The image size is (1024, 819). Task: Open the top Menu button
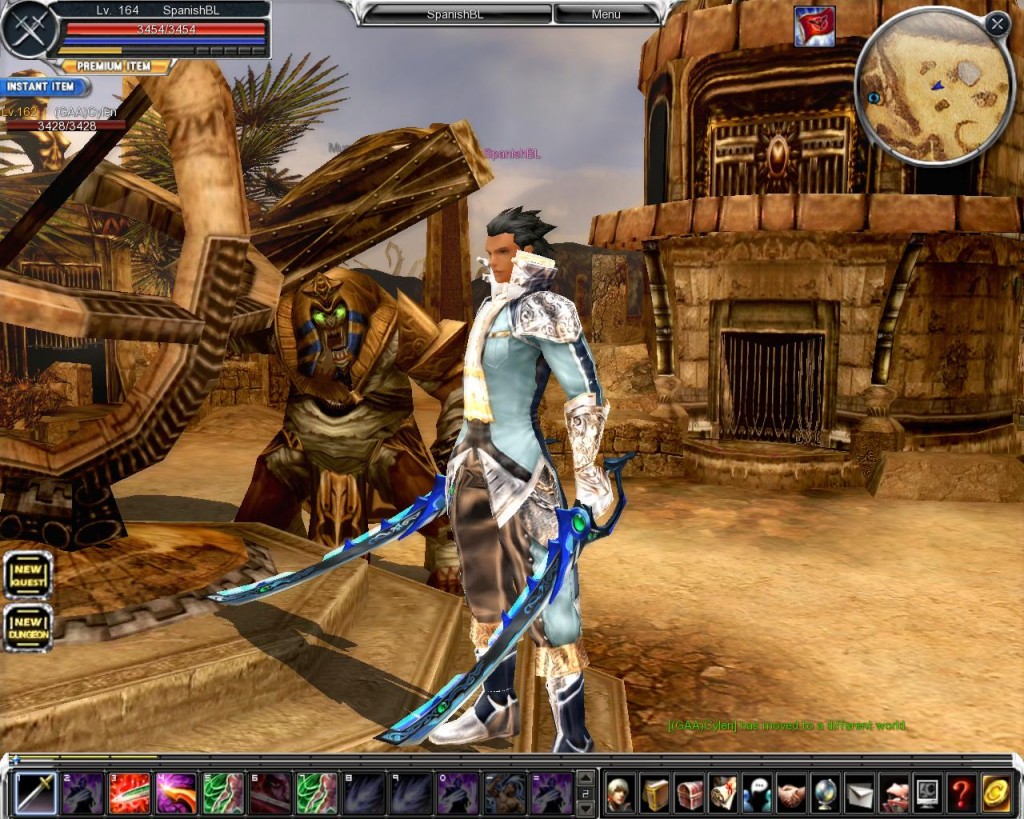tap(606, 15)
